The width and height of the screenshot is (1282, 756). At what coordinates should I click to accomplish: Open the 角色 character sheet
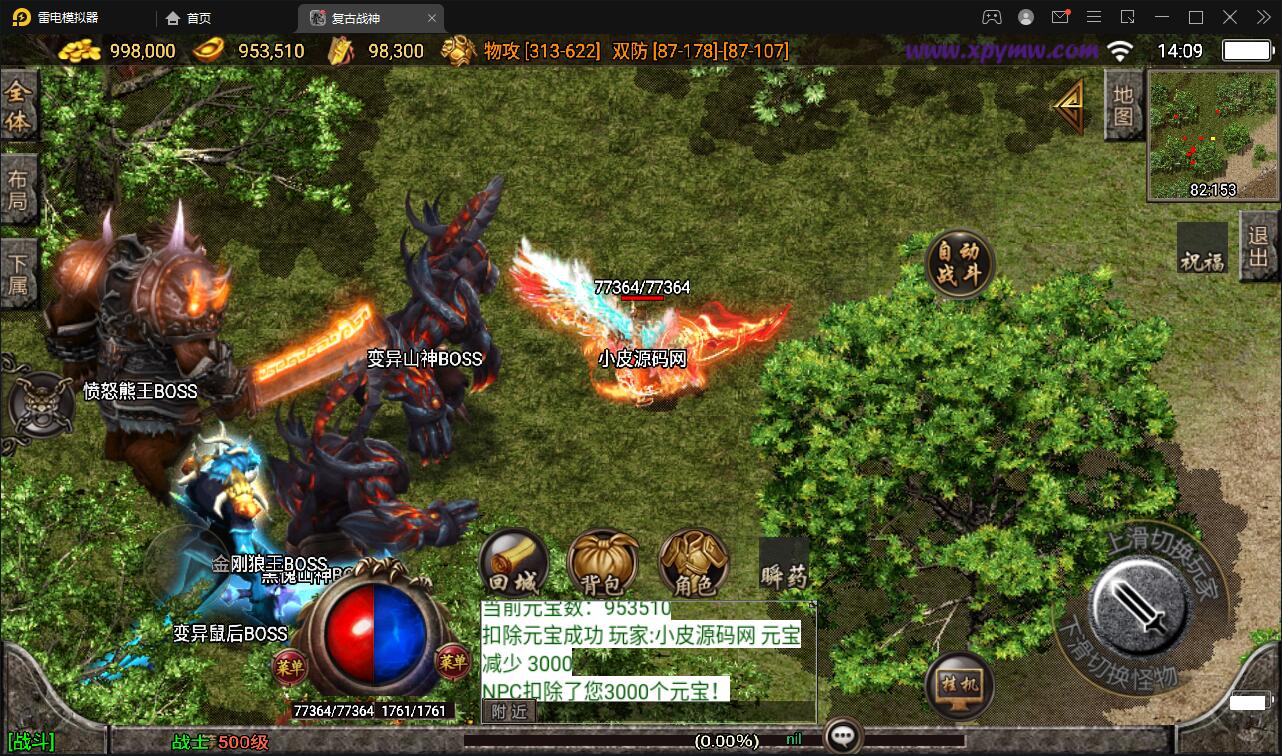[693, 564]
